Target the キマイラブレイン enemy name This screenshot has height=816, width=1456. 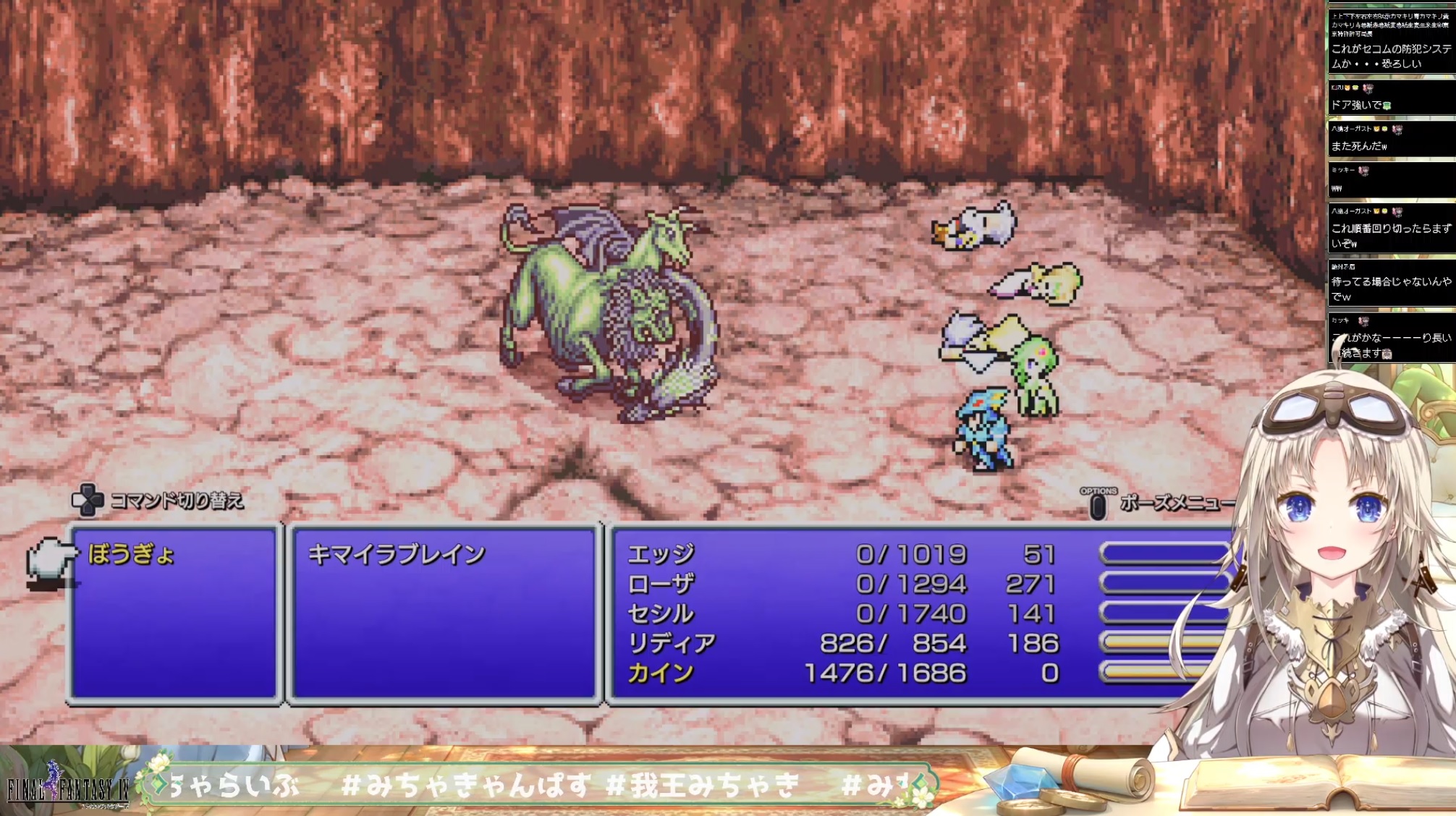tap(396, 555)
